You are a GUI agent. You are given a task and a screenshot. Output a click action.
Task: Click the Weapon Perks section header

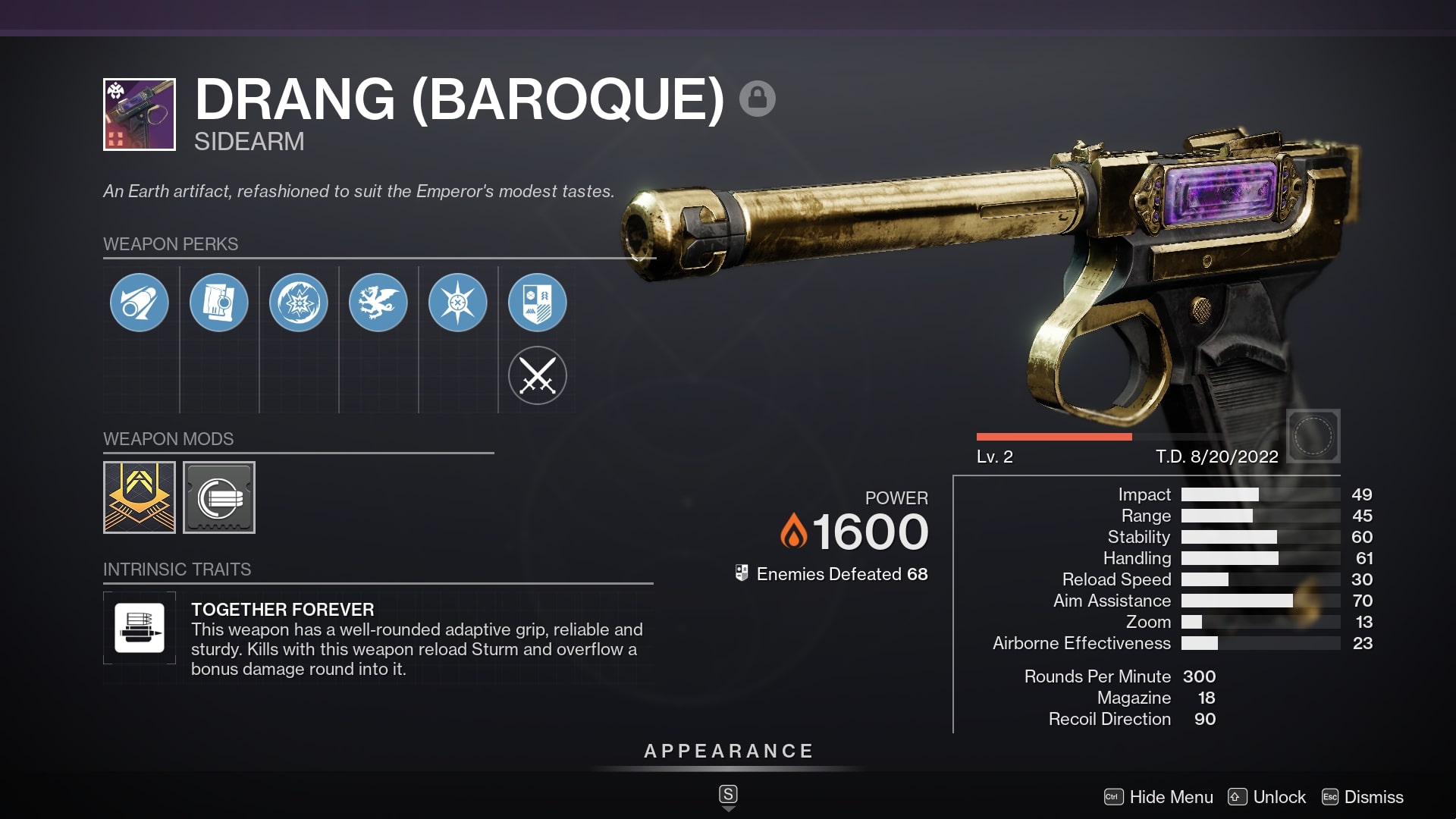[x=171, y=244]
